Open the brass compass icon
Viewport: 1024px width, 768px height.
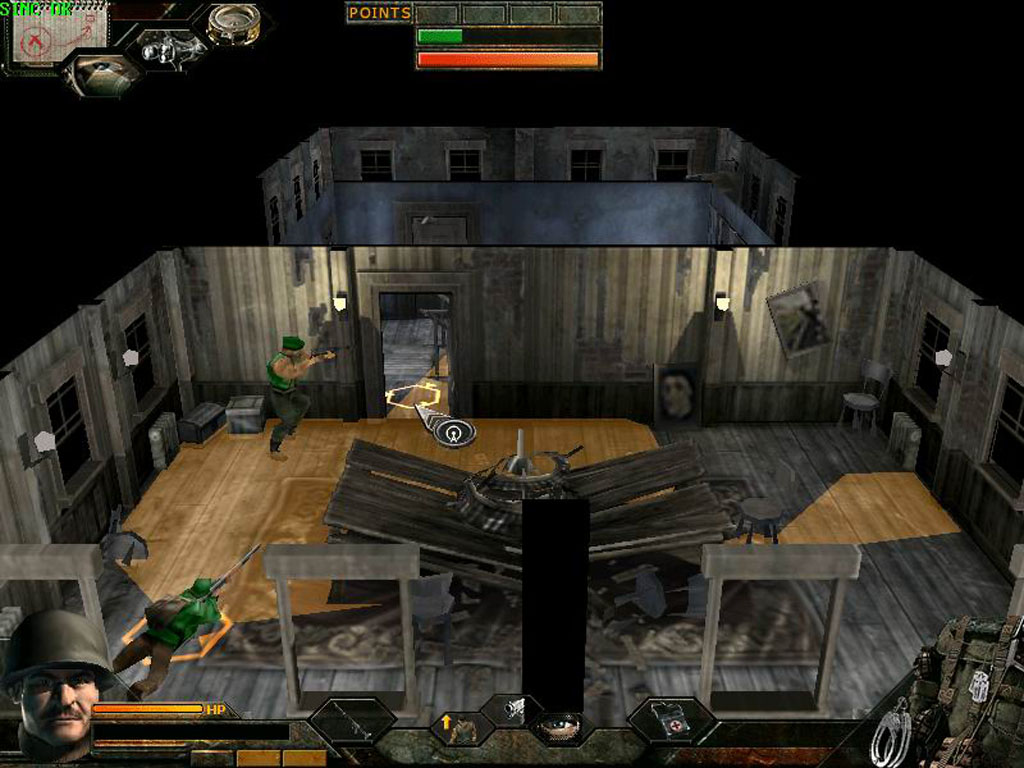pos(234,24)
